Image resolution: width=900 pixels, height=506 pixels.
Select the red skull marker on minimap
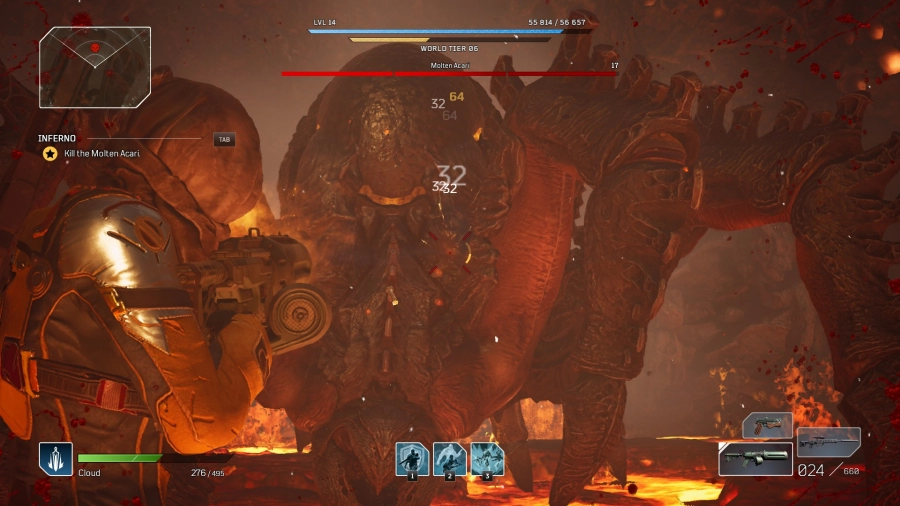95,47
